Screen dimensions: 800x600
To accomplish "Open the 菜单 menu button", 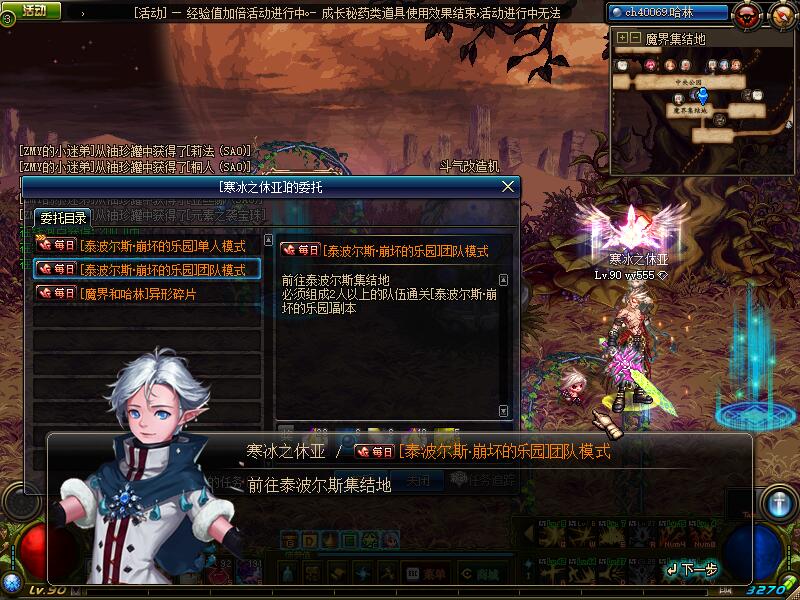I will coord(428,573).
